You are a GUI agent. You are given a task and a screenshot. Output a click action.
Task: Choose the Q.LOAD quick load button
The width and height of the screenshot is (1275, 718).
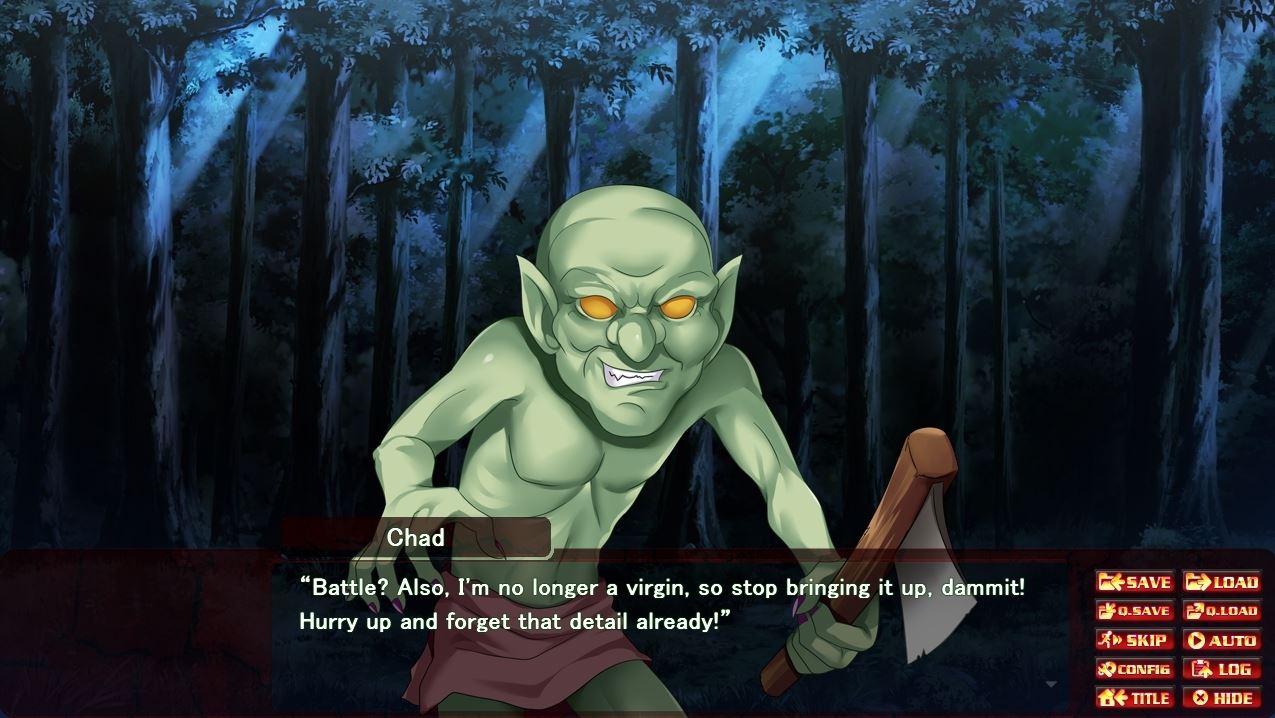tap(1221, 611)
